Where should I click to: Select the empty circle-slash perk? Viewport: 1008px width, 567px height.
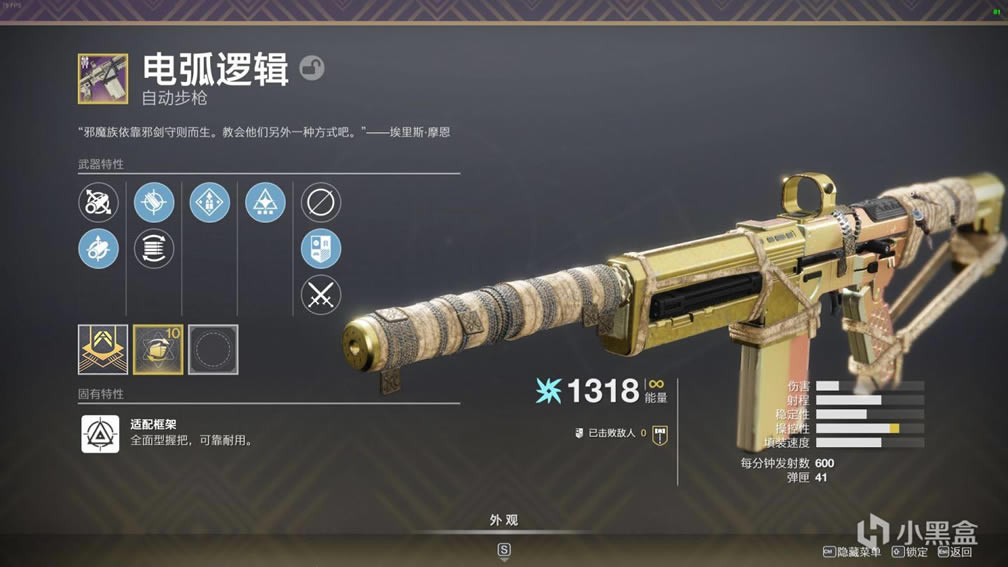(321, 203)
